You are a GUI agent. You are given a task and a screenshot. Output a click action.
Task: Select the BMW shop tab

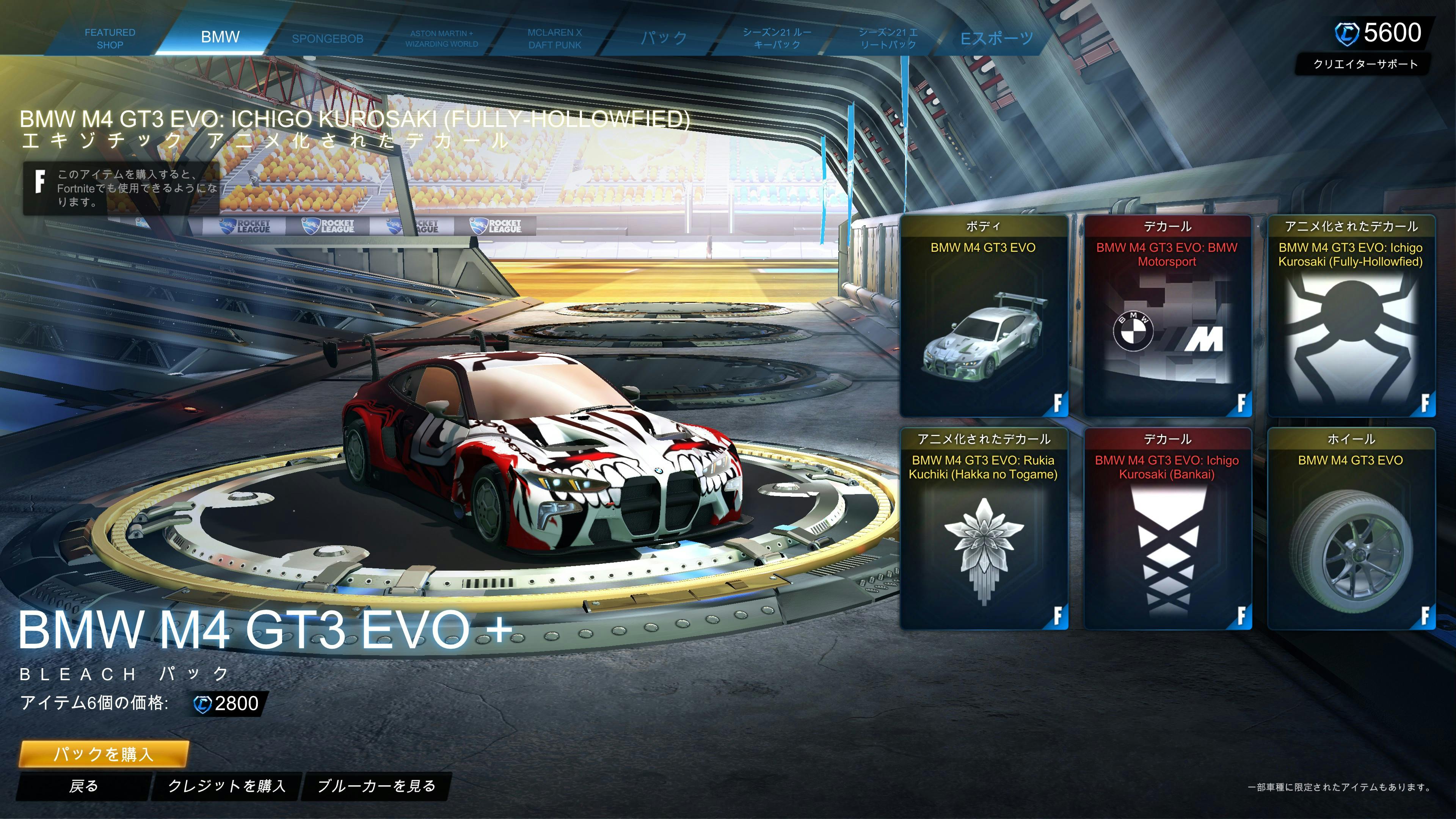[x=220, y=37]
